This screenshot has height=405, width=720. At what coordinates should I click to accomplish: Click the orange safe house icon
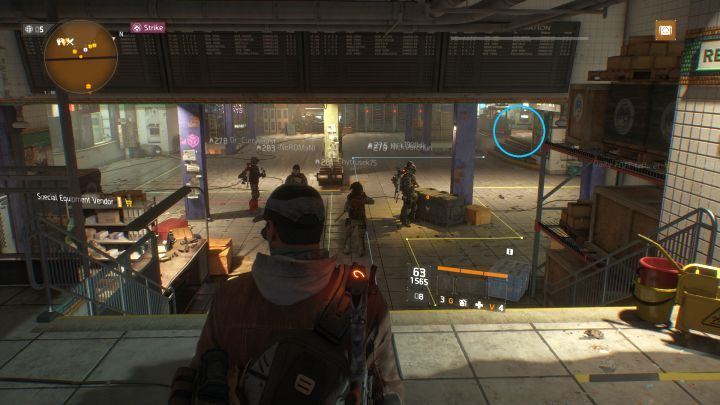point(665,31)
